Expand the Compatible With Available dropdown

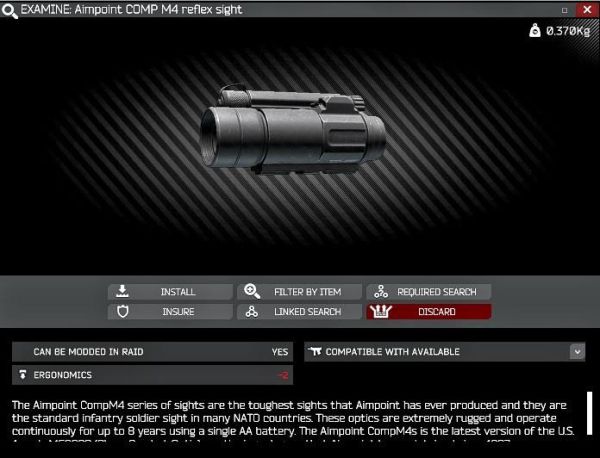(x=577, y=352)
